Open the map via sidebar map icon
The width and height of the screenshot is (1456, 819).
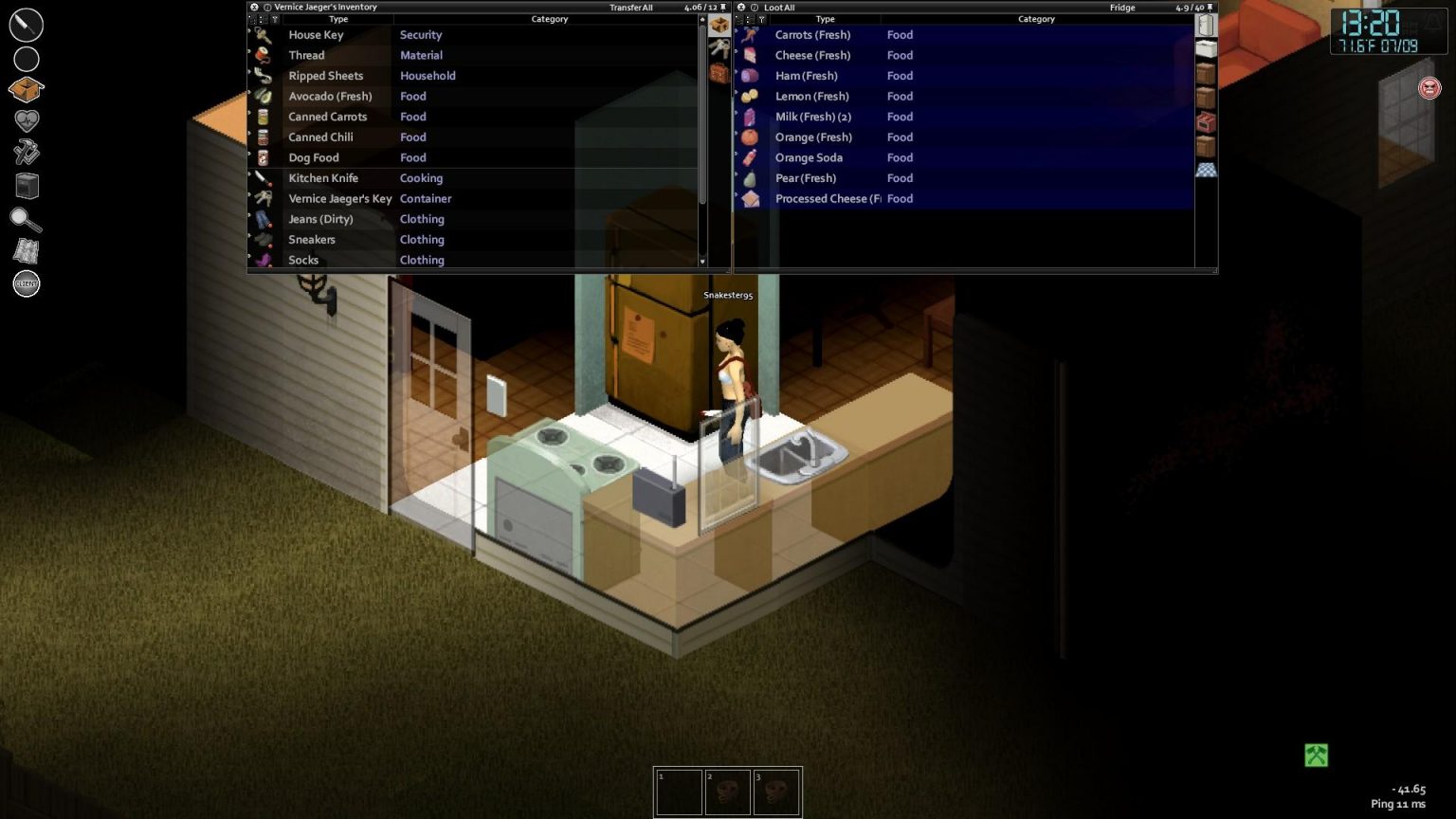click(26, 251)
